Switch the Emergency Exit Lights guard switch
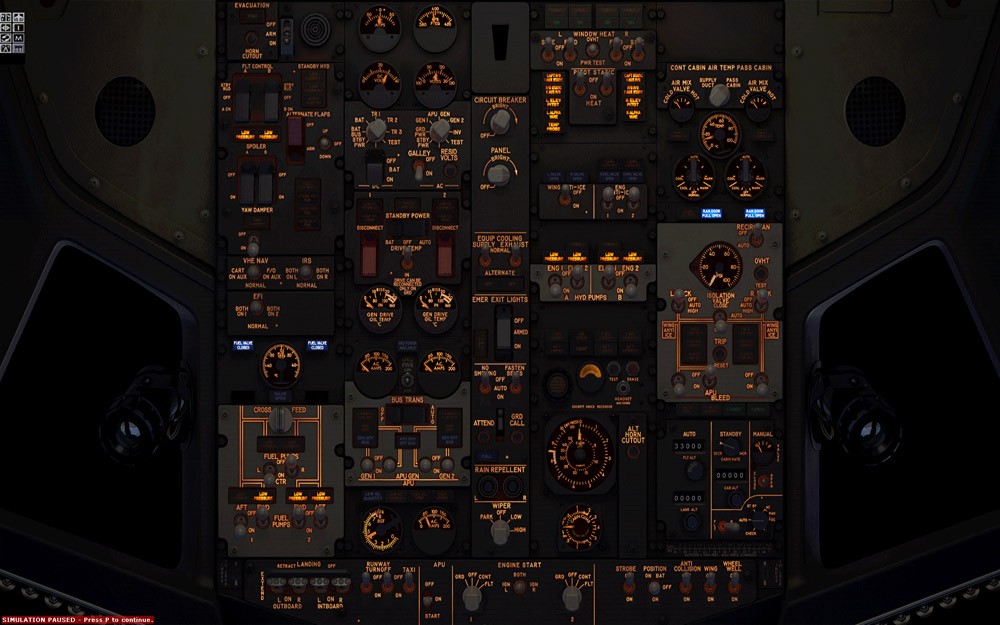Screen dimensions: 1000x625 click(x=503, y=322)
